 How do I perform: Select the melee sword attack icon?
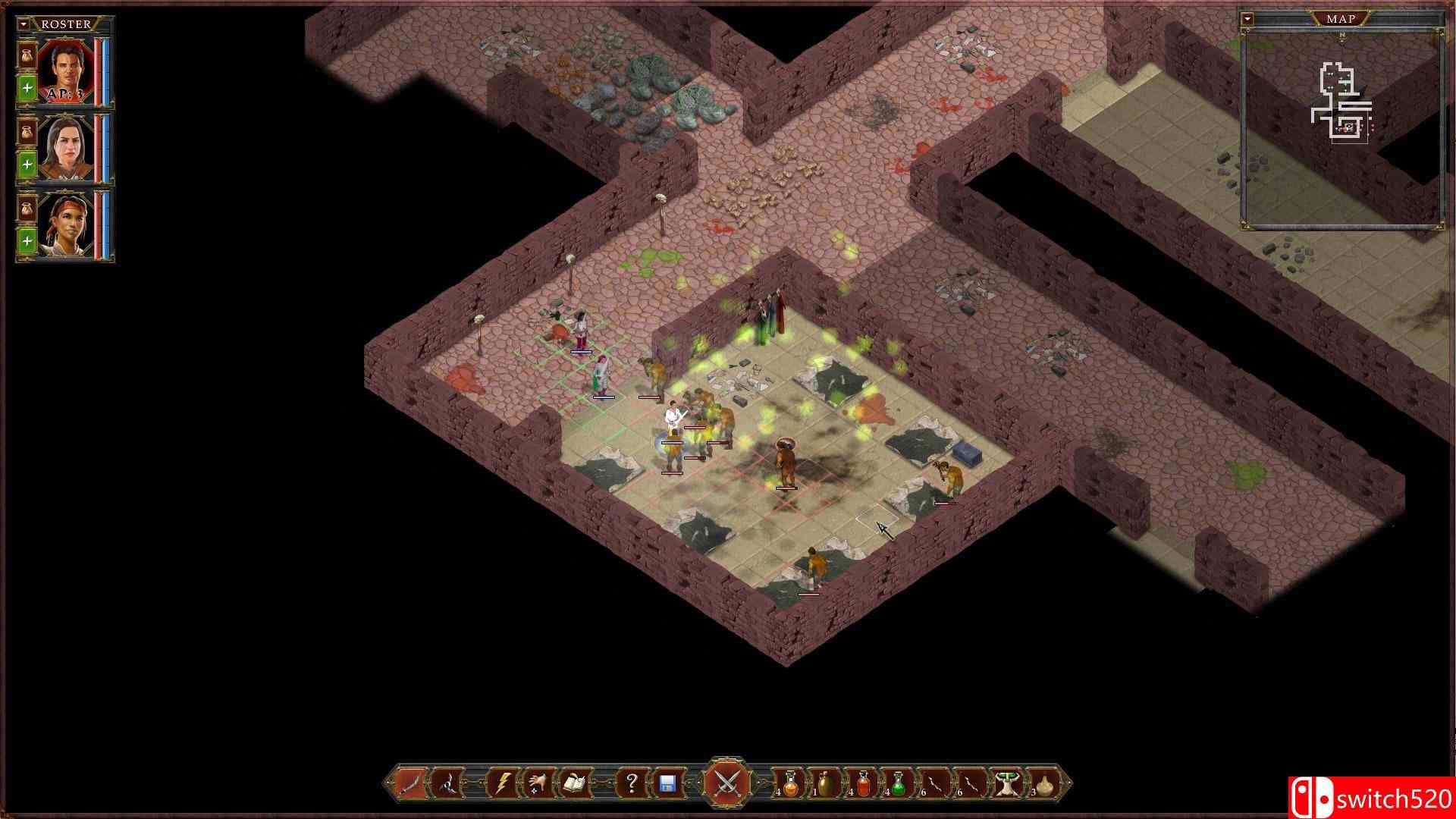coord(411,784)
